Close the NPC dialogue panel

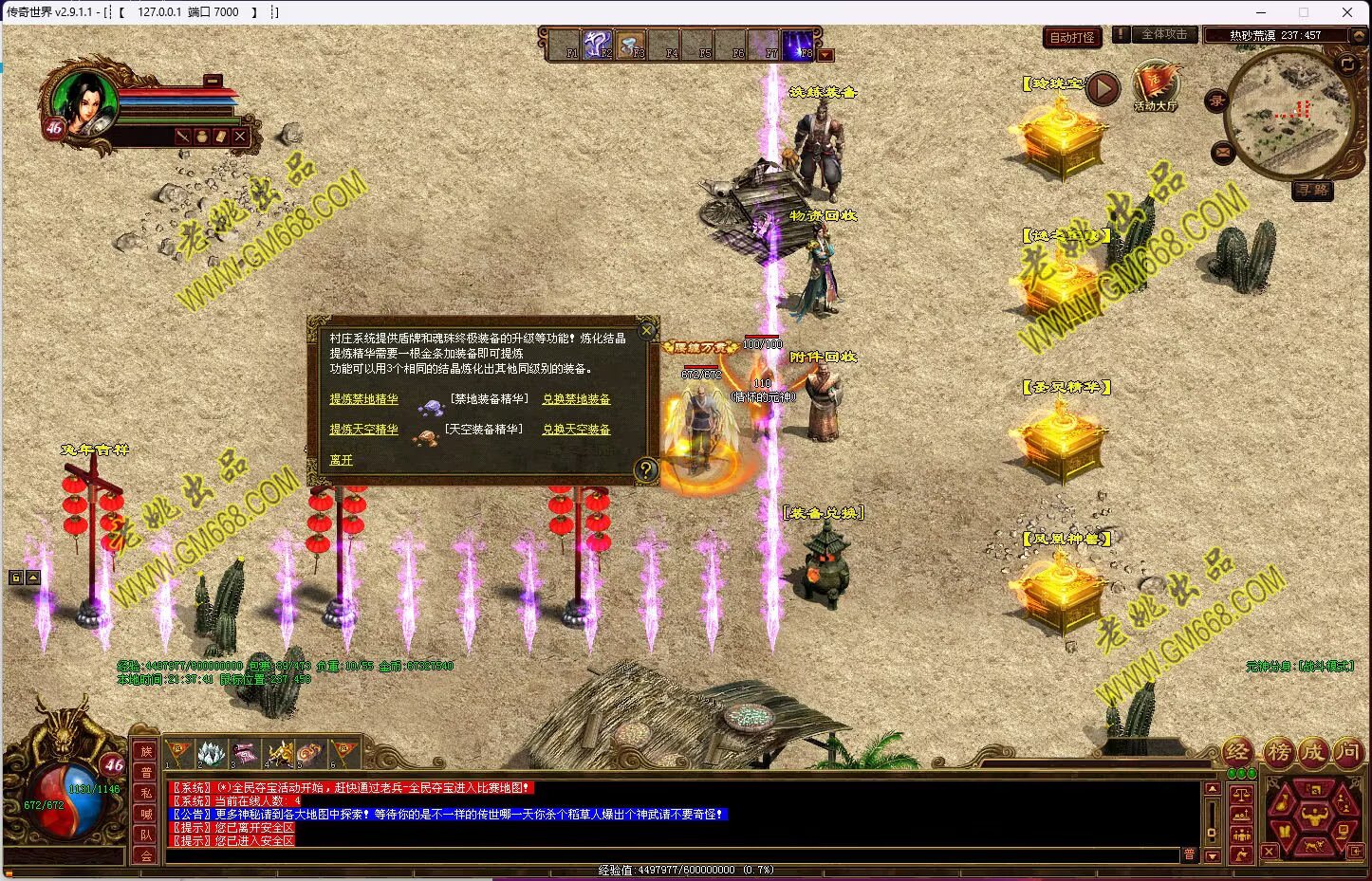[x=647, y=330]
